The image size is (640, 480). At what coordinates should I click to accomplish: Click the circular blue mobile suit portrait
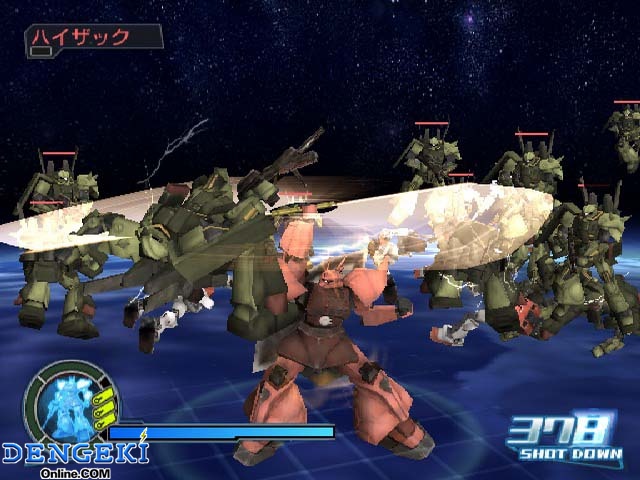coord(68,406)
